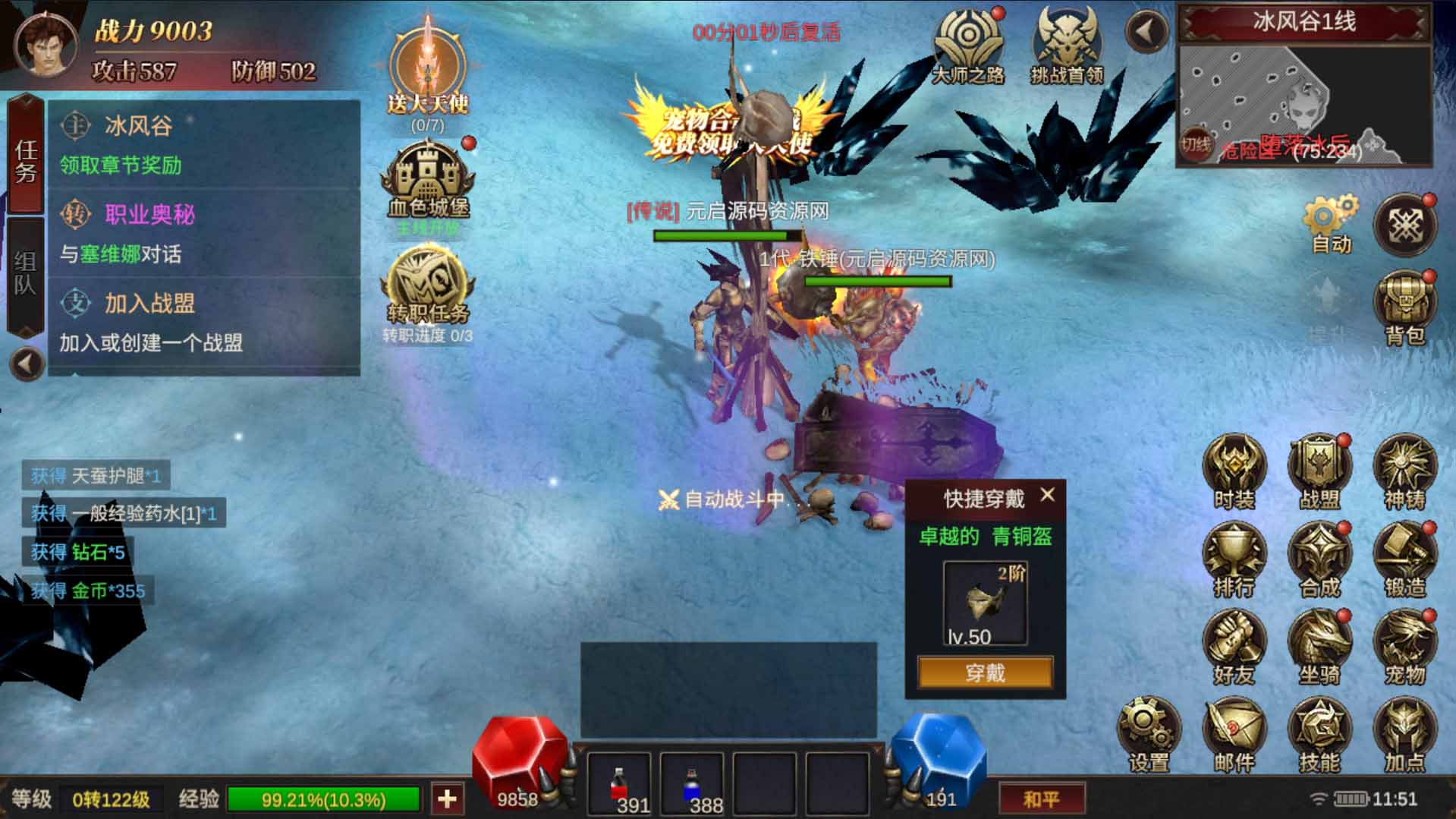Open the 背包 backpack
The width and height of the screenshot is (1456, 819).
(x=1404, y=307)
